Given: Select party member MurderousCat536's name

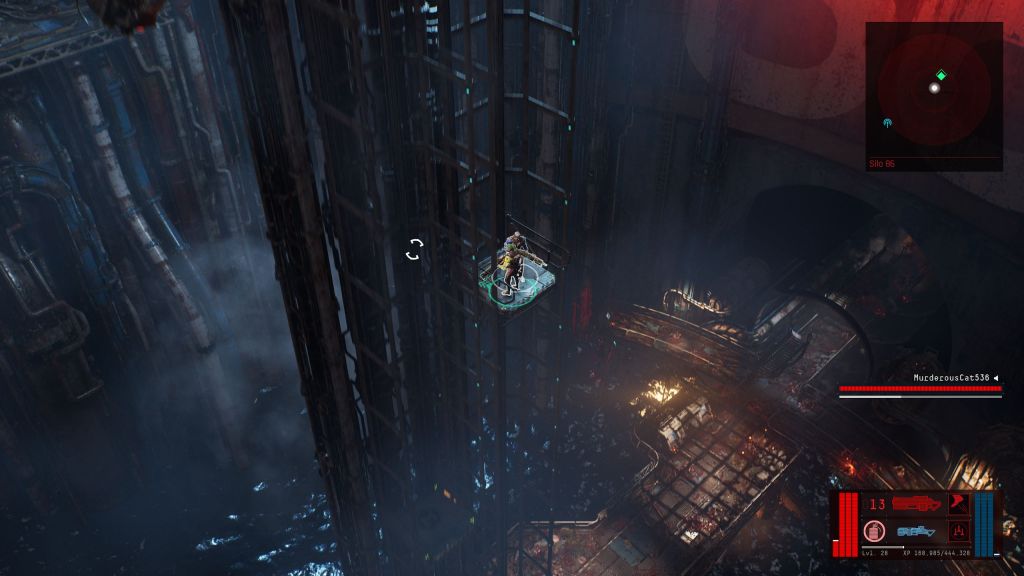Looking at the screenshot, I should tap(951, 378).
